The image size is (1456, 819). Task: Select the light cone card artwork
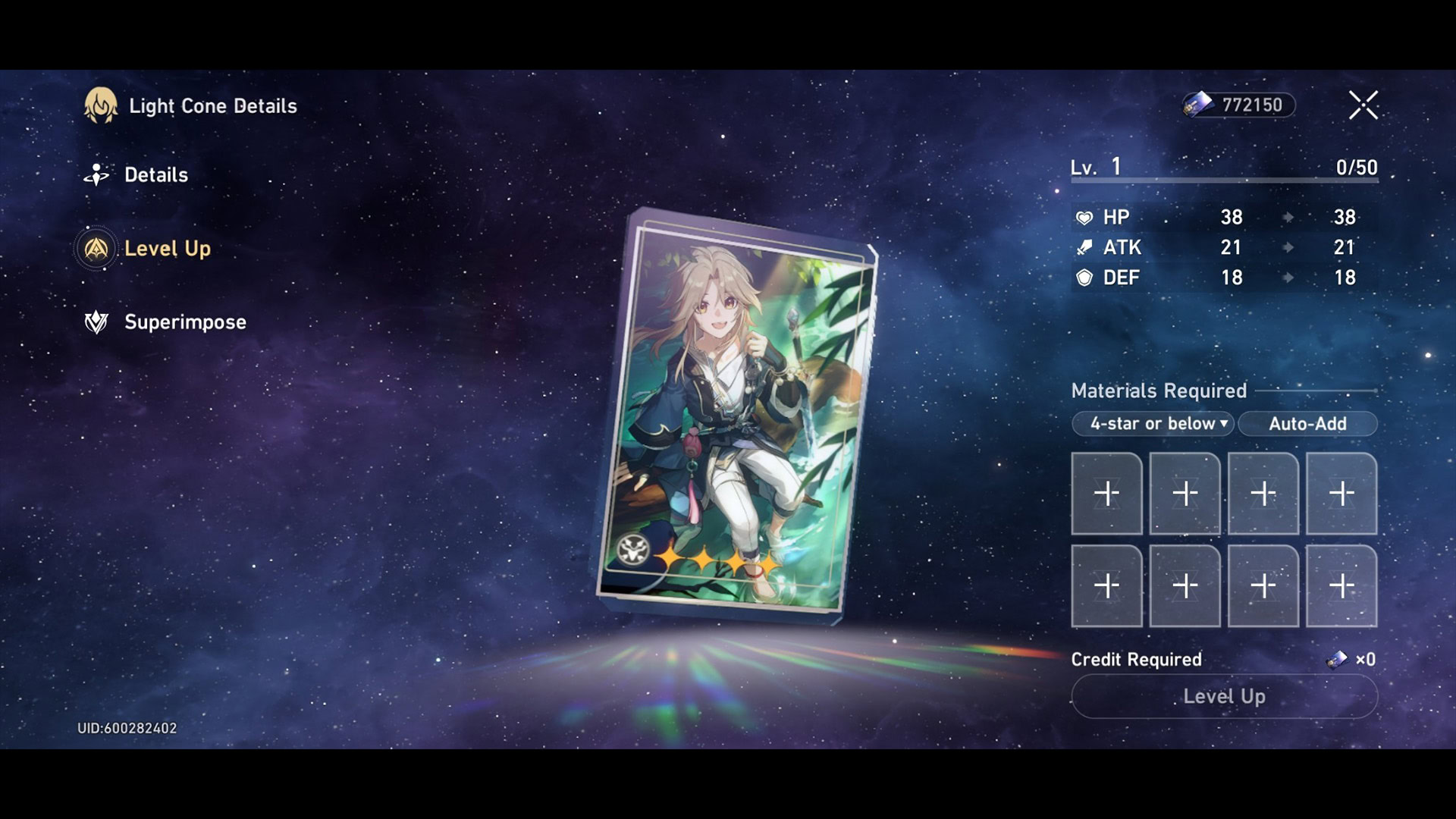(x=736, y=417)
